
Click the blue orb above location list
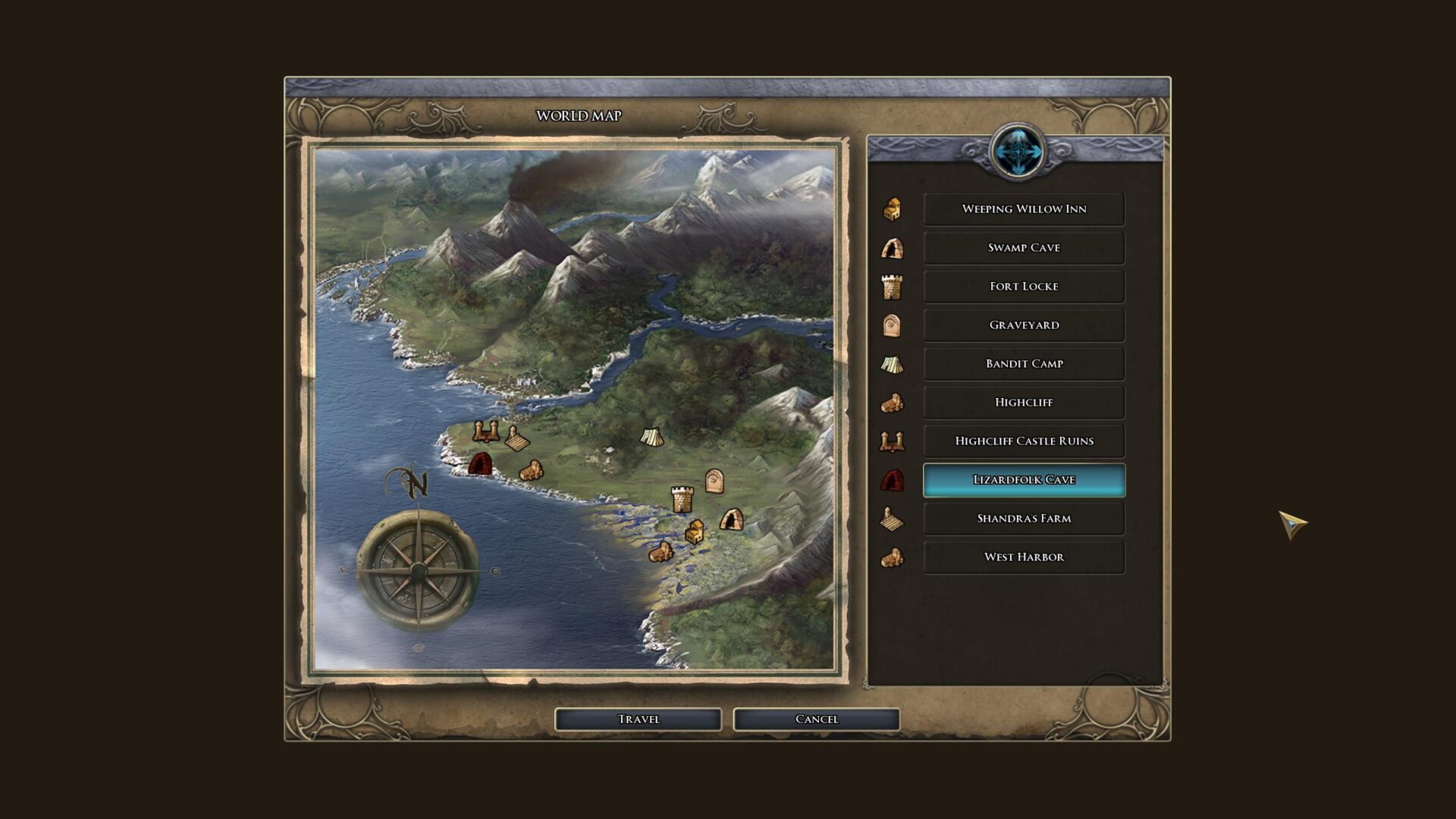coord(1017,151)
